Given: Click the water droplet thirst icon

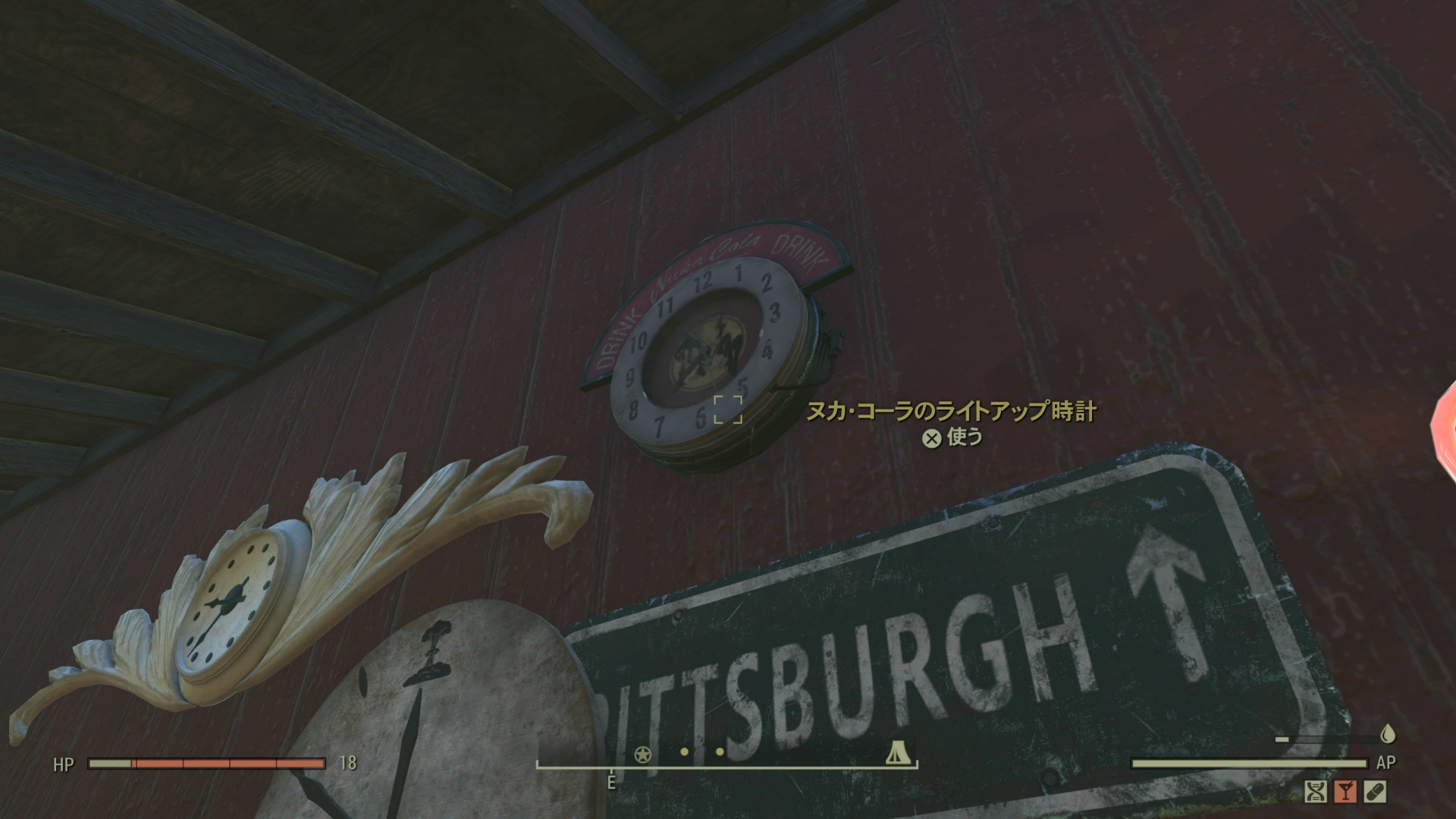Looking at the screenshot, I should pos(1388,734).
